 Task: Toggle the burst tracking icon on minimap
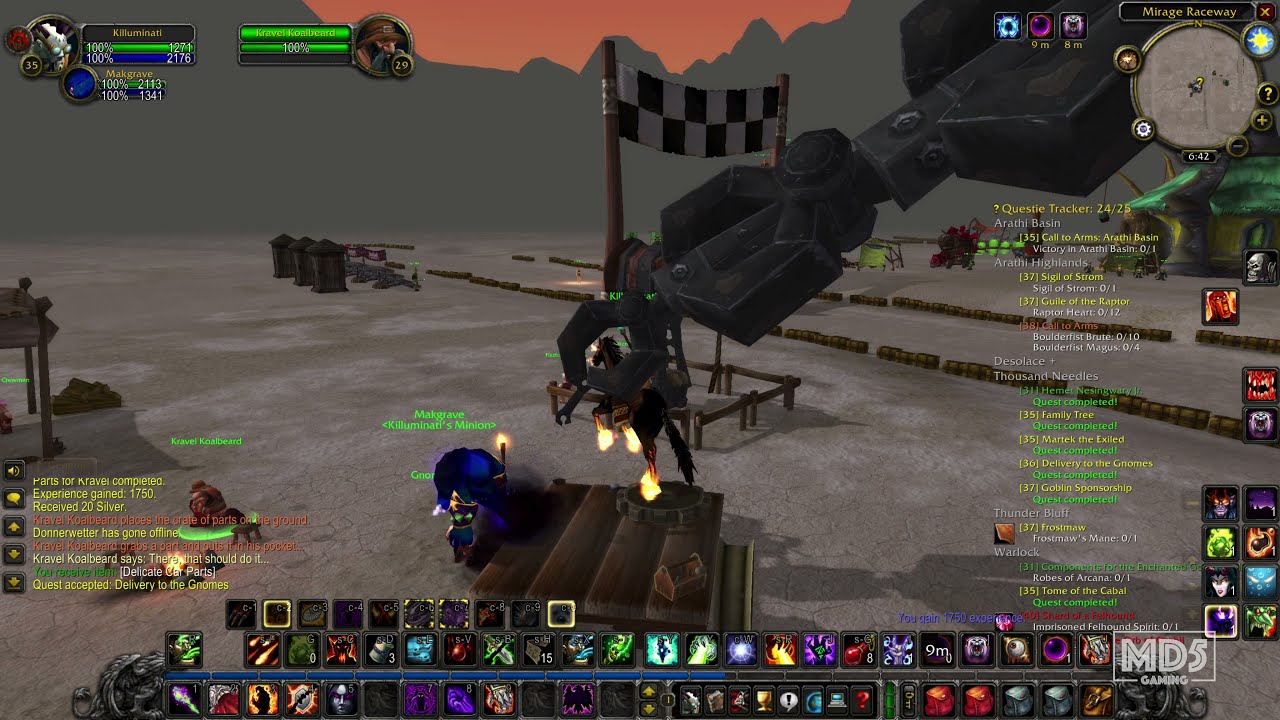click(x=1128, y=58)
